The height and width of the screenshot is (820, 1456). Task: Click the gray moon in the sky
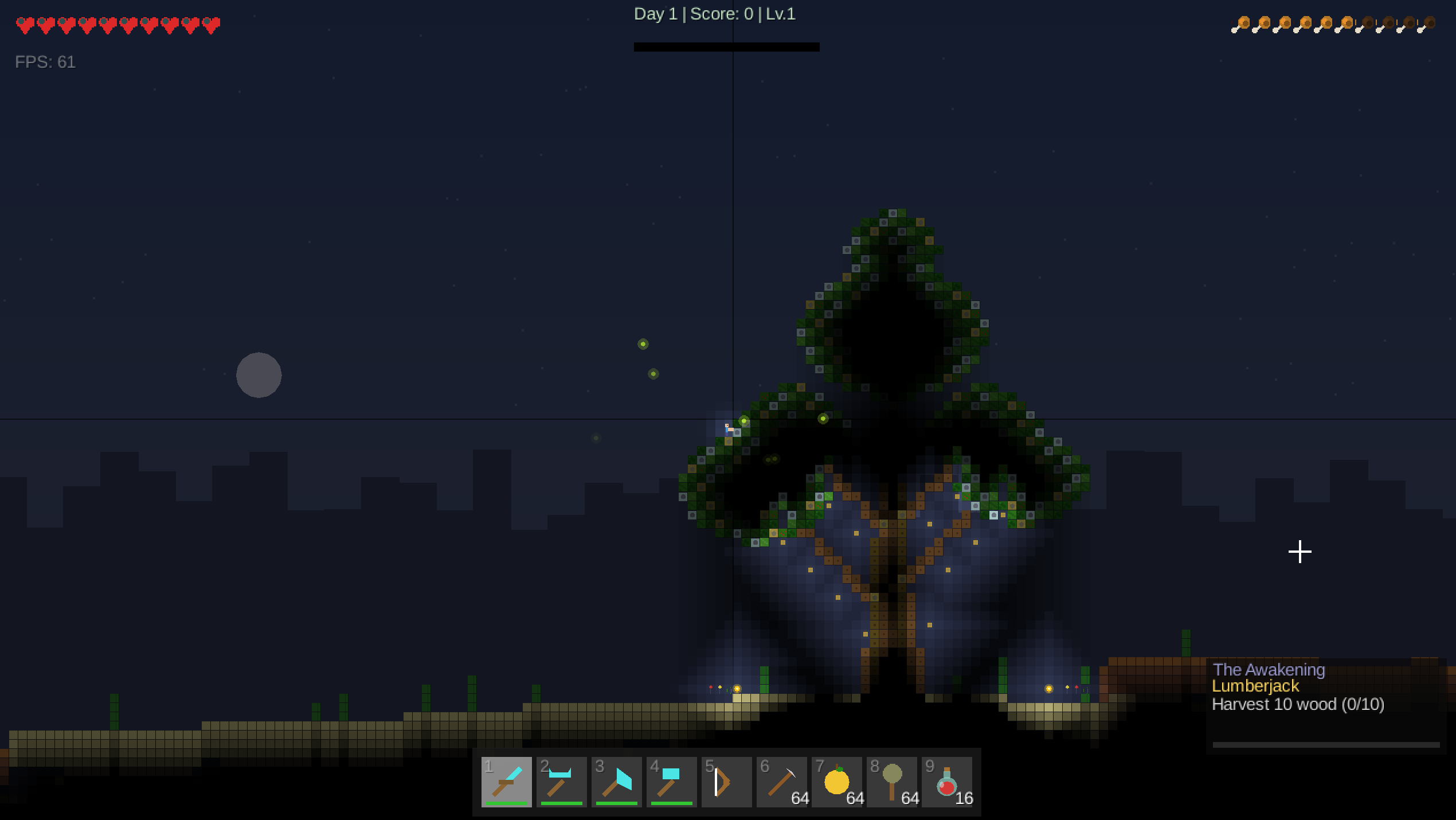pos(259,375)
